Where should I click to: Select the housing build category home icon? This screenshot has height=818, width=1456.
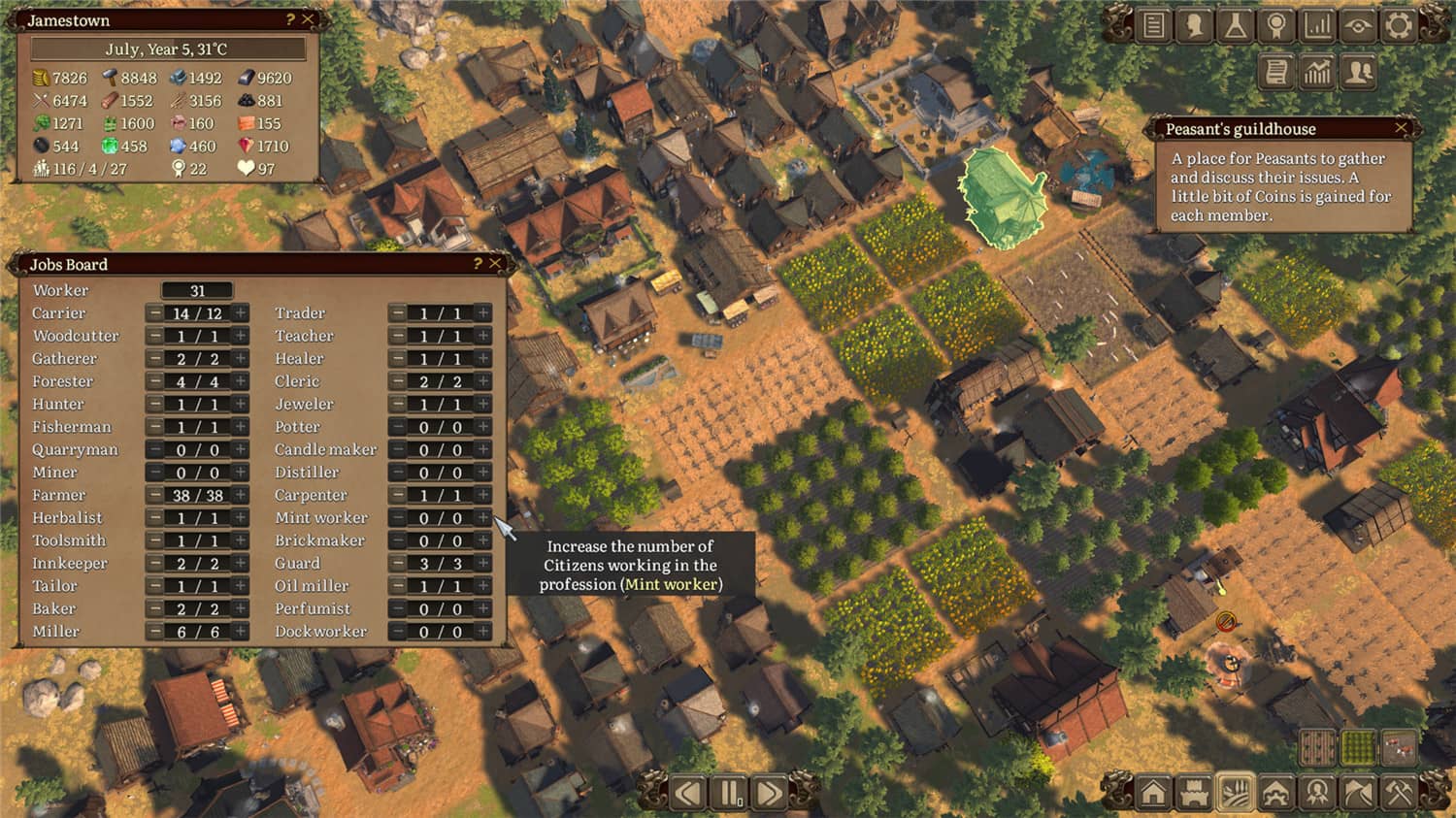1155,793
